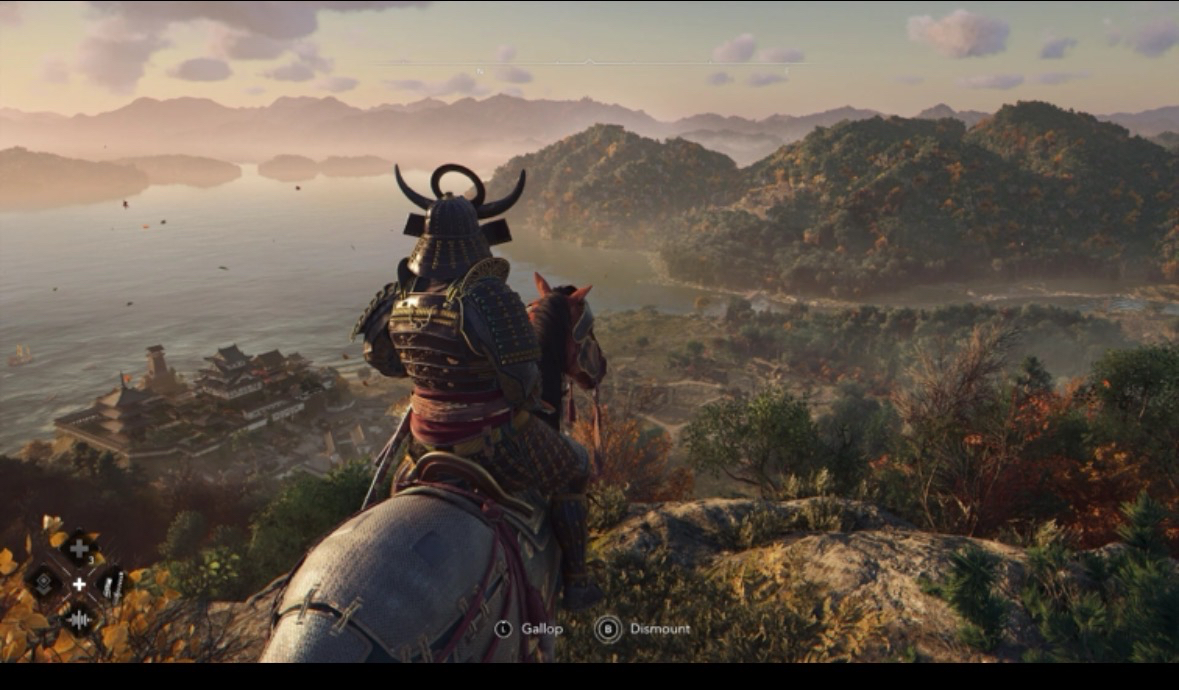
Task: Select the healing ration slot with count 3
Action: point(79,548)
